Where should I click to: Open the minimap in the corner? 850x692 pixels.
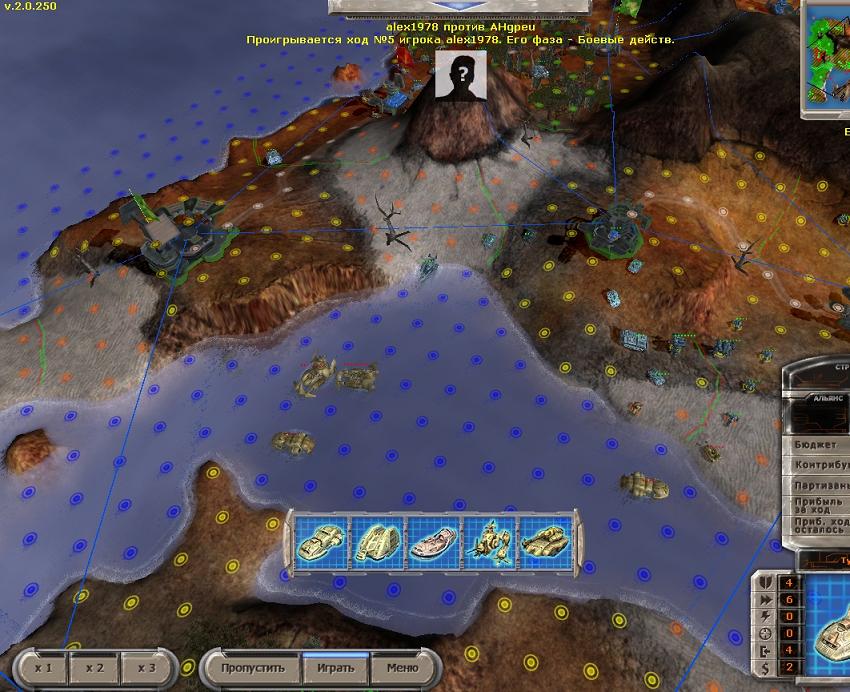tap(828, 58)
